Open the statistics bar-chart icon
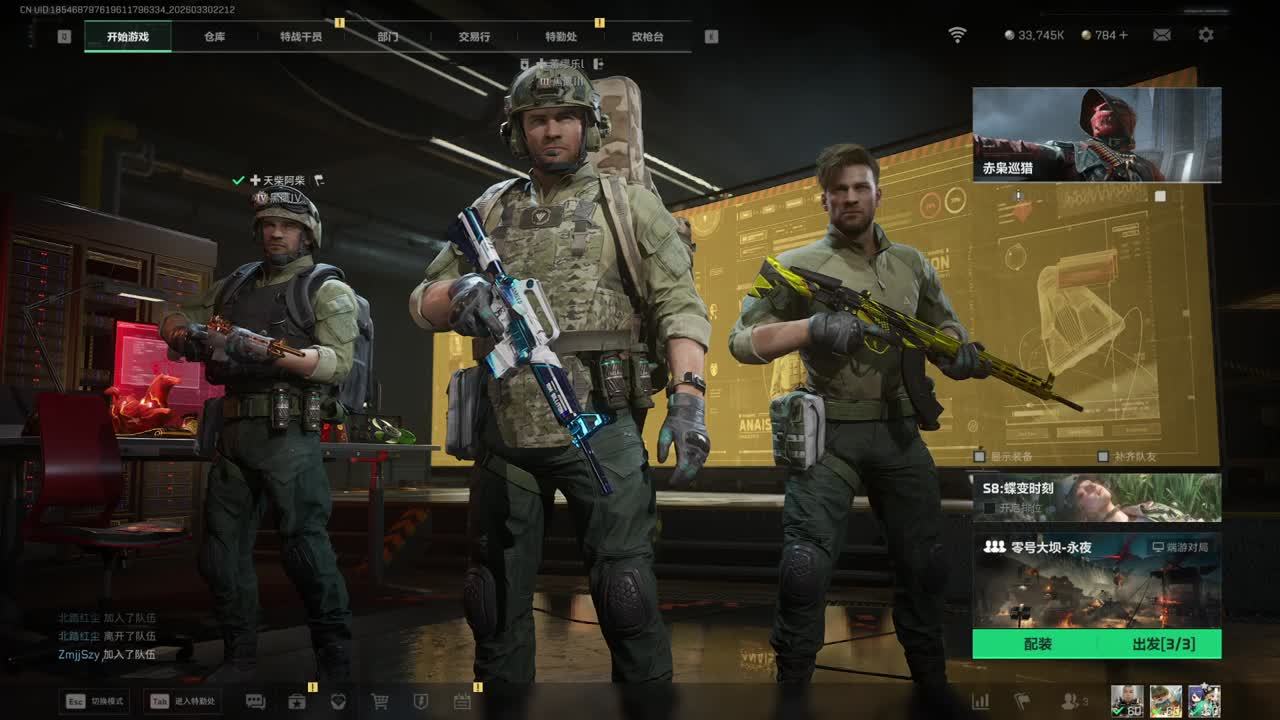 981,701
